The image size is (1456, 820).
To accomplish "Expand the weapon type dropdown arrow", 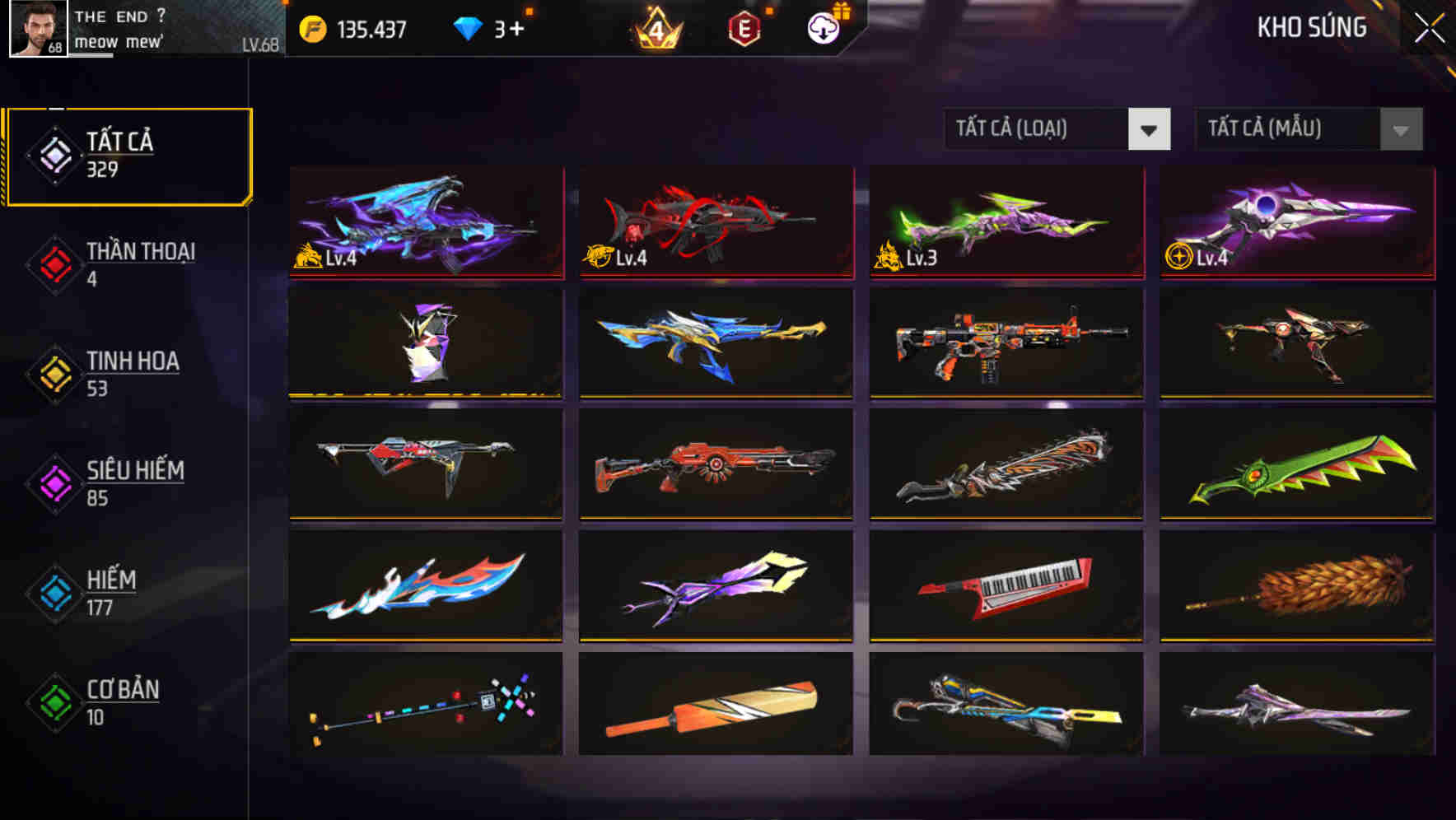I will tap(1150, 129).
